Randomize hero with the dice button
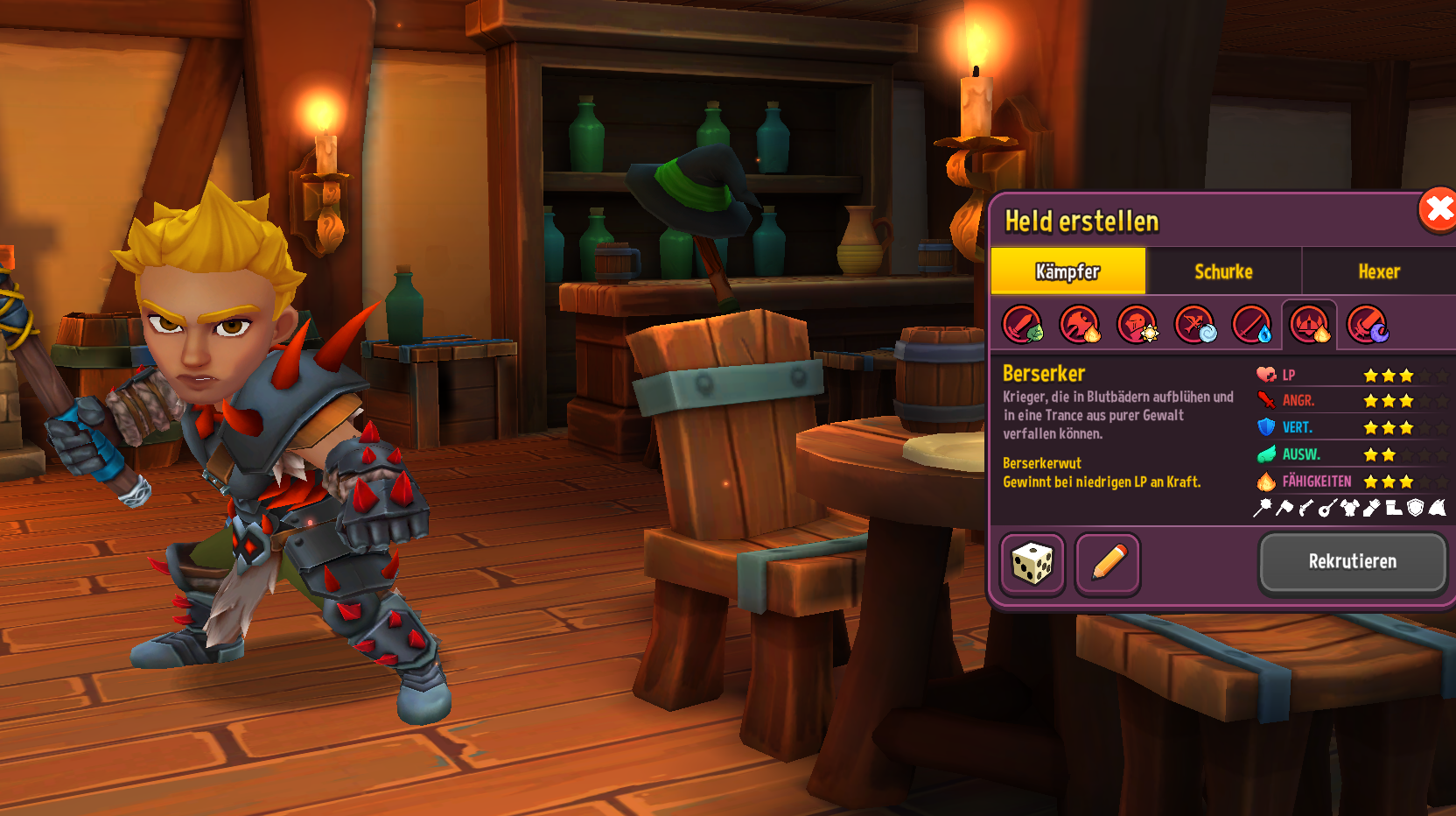Screen dimensions: 1456x816 1032,564
